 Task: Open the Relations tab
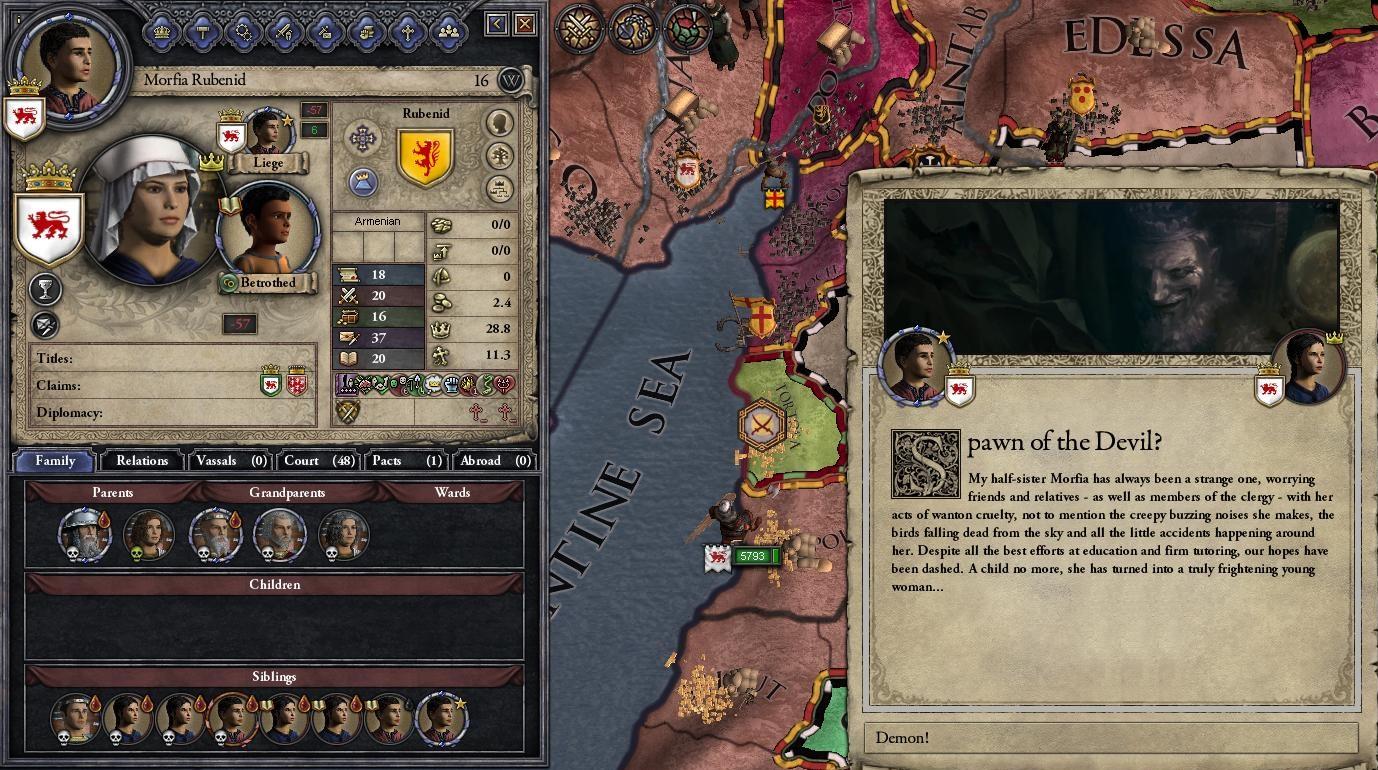tap(142, 461)
